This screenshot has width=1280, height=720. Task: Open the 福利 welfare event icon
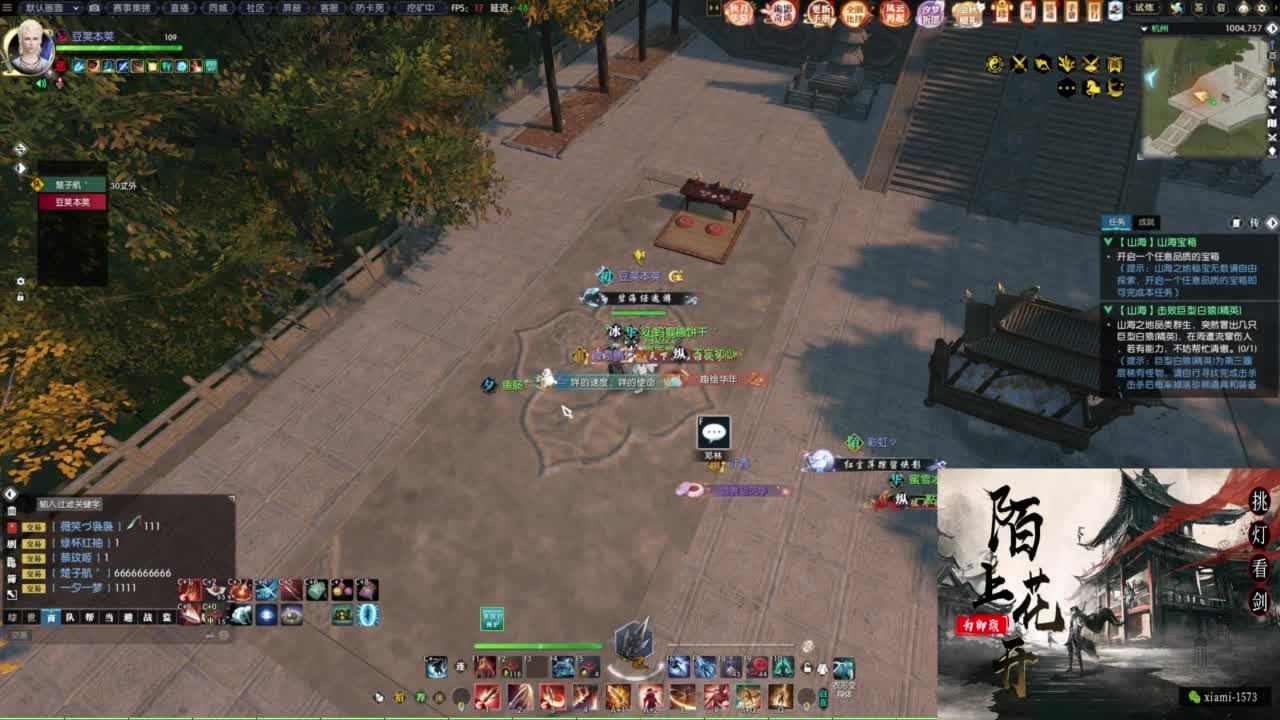click(1027, 14)
